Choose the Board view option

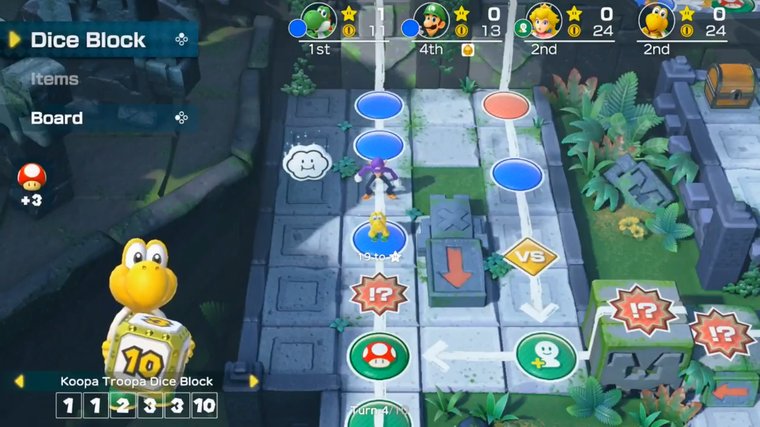click(x=57, y=118)
